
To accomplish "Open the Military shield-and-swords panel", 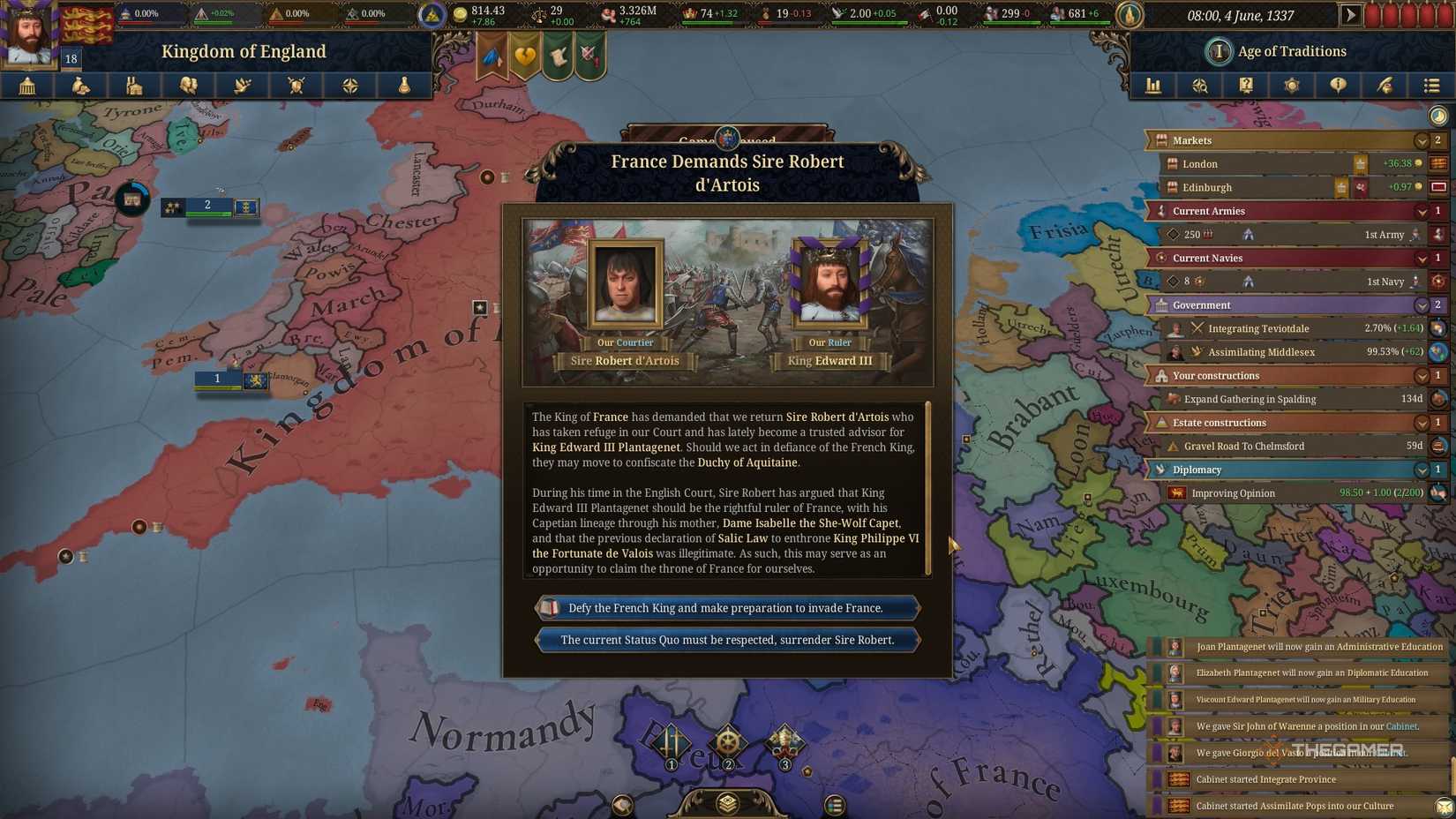I will pyautogui.click(x=295, y=86).
